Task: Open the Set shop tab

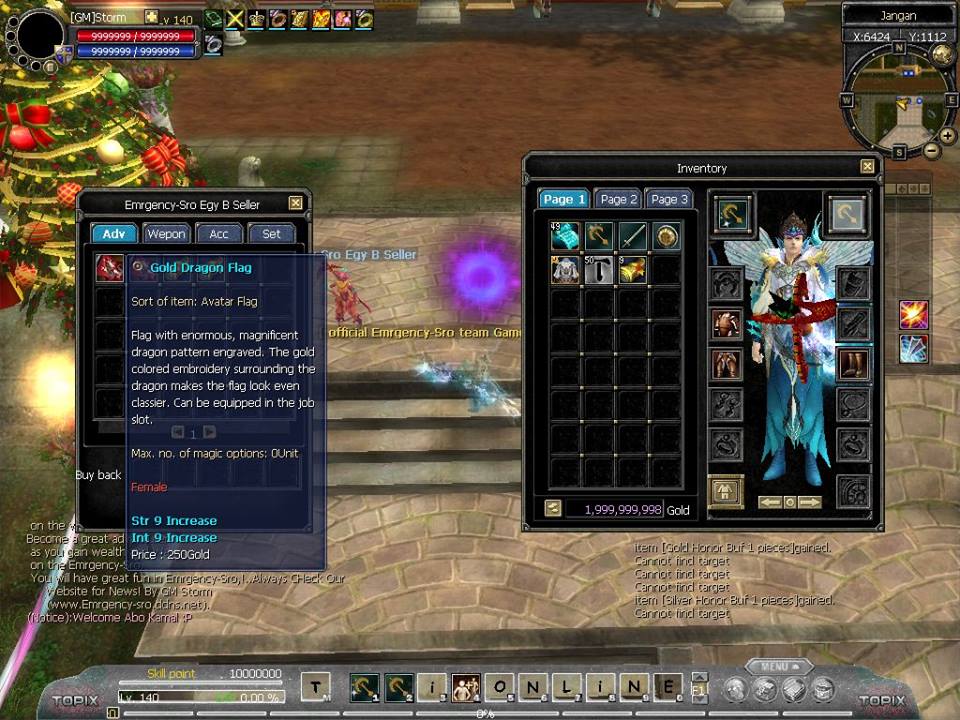Action: (x=271, y=234)
